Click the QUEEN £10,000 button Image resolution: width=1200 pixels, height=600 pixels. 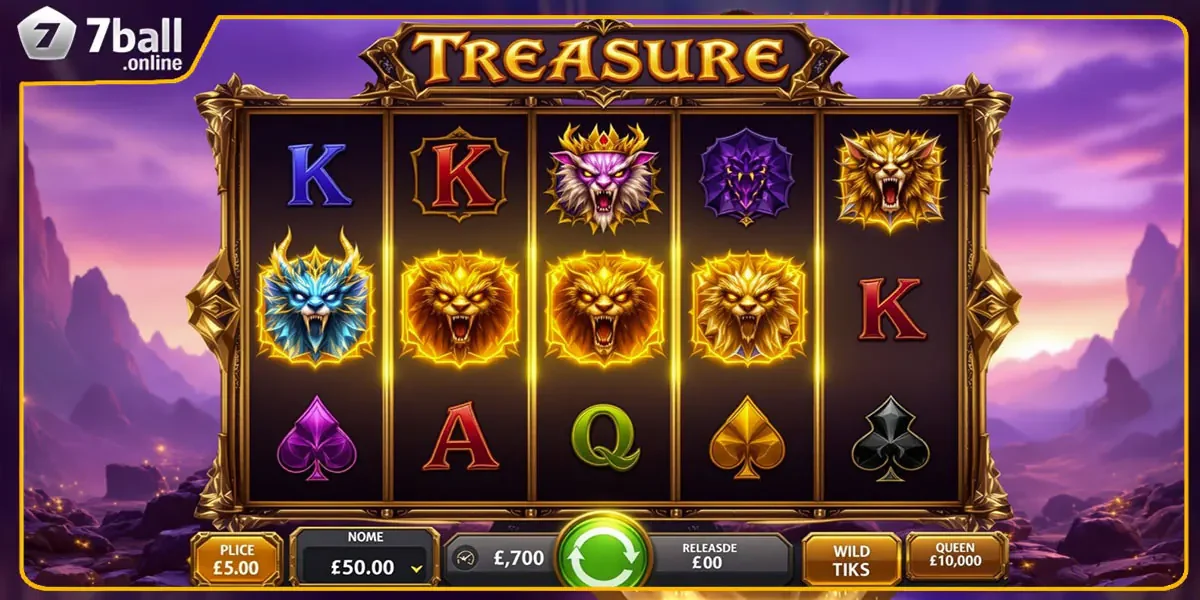point(956,557)
